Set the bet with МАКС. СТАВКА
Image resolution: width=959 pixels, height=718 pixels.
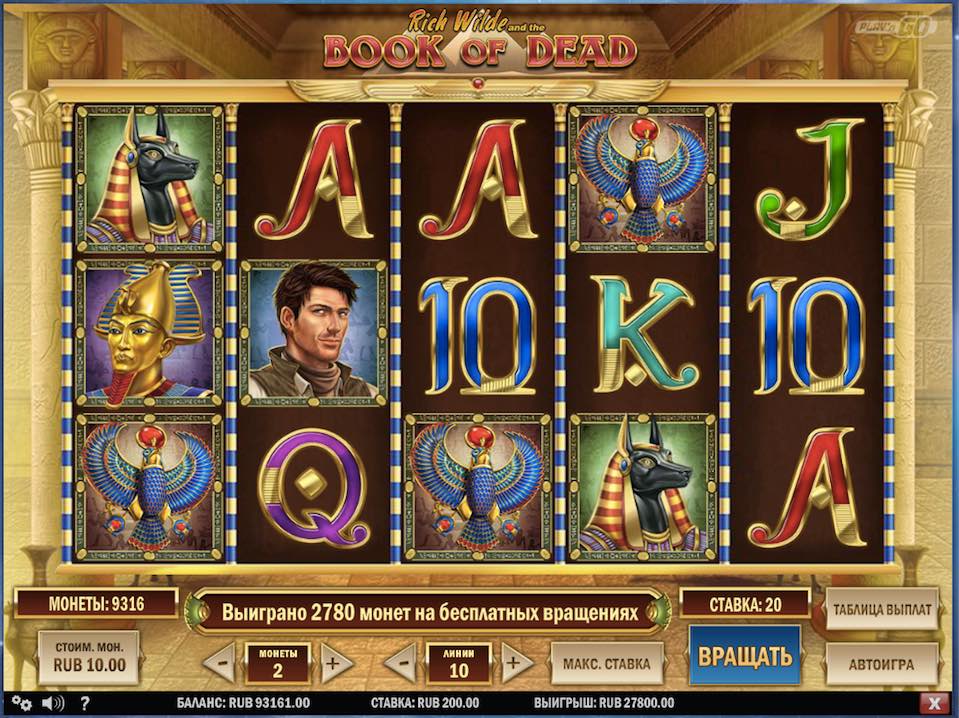click(x=607, y=662)
